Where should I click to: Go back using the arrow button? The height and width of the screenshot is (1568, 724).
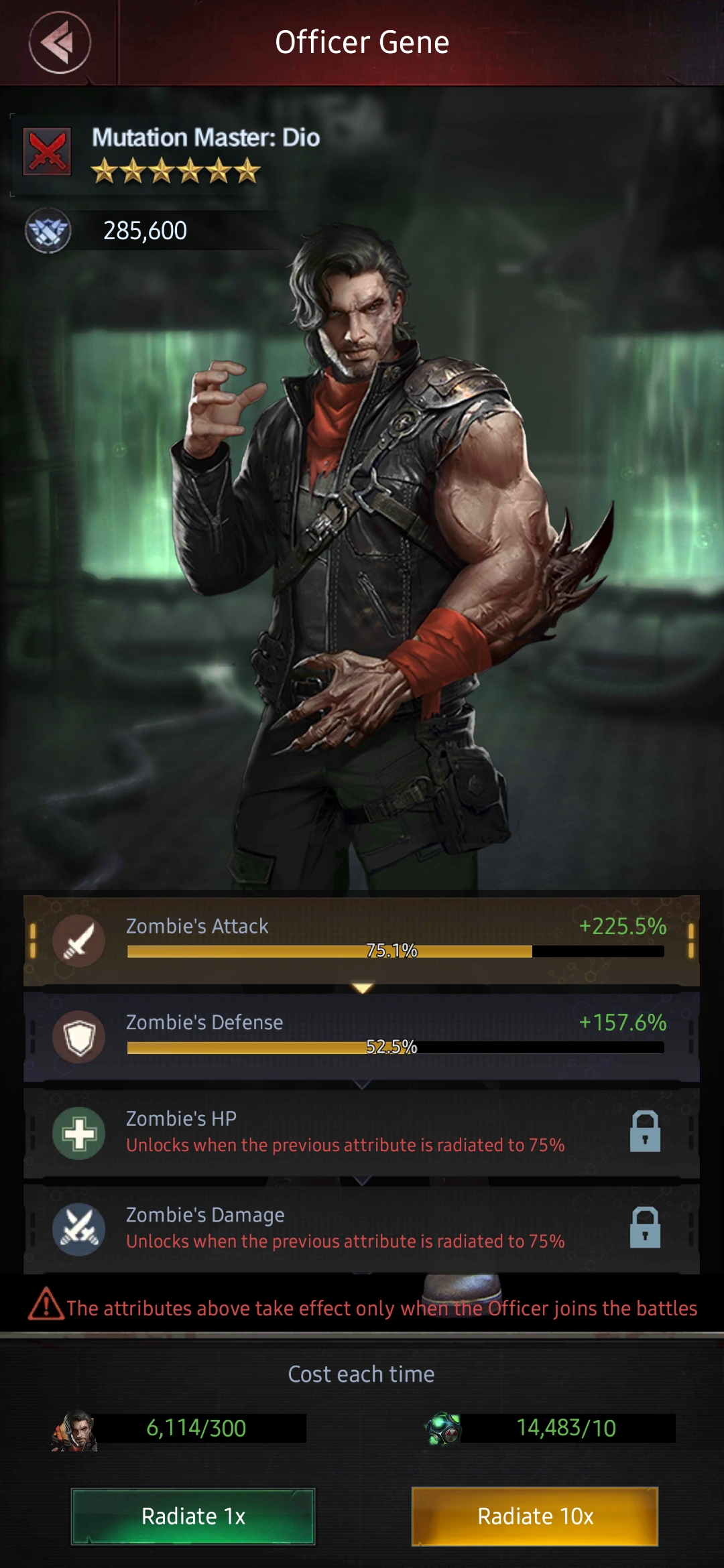(x=60, y=43)
